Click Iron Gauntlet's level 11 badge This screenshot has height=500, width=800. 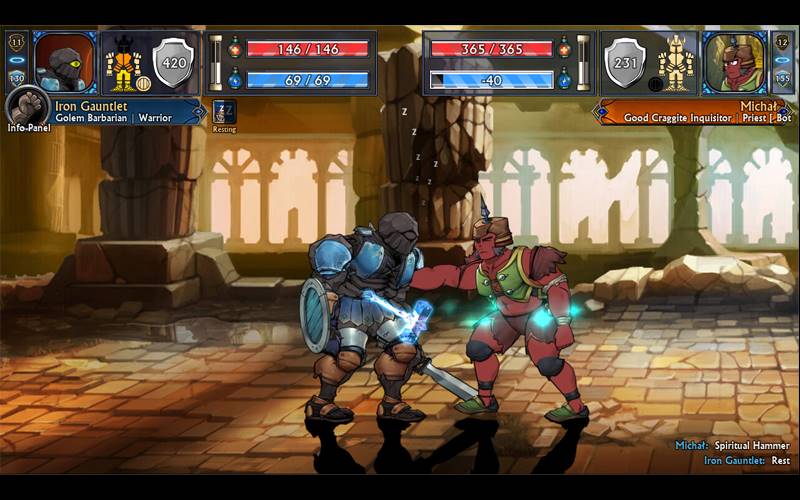[x=16, y=43]
